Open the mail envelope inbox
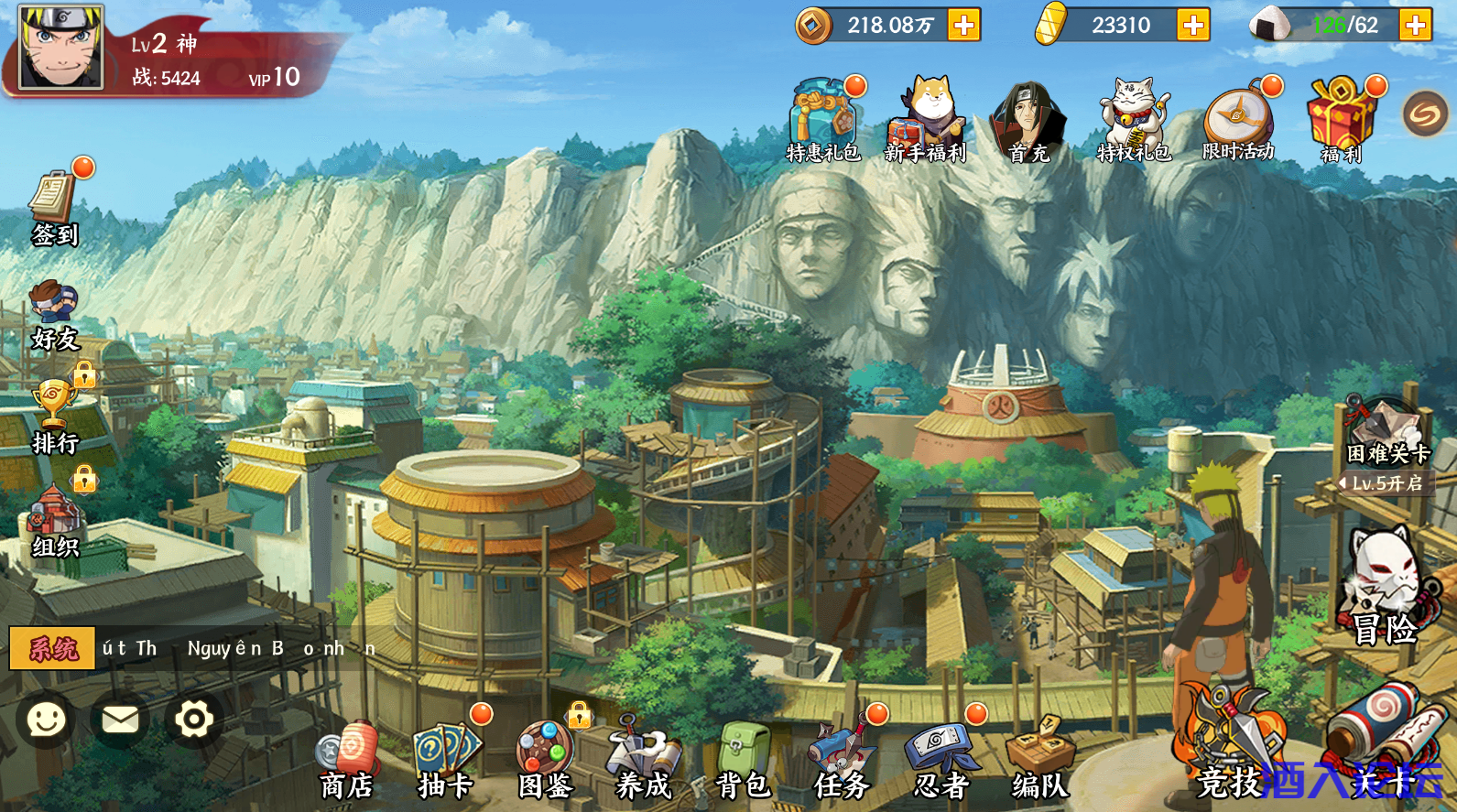1457x812 pixels. point(120,720)
